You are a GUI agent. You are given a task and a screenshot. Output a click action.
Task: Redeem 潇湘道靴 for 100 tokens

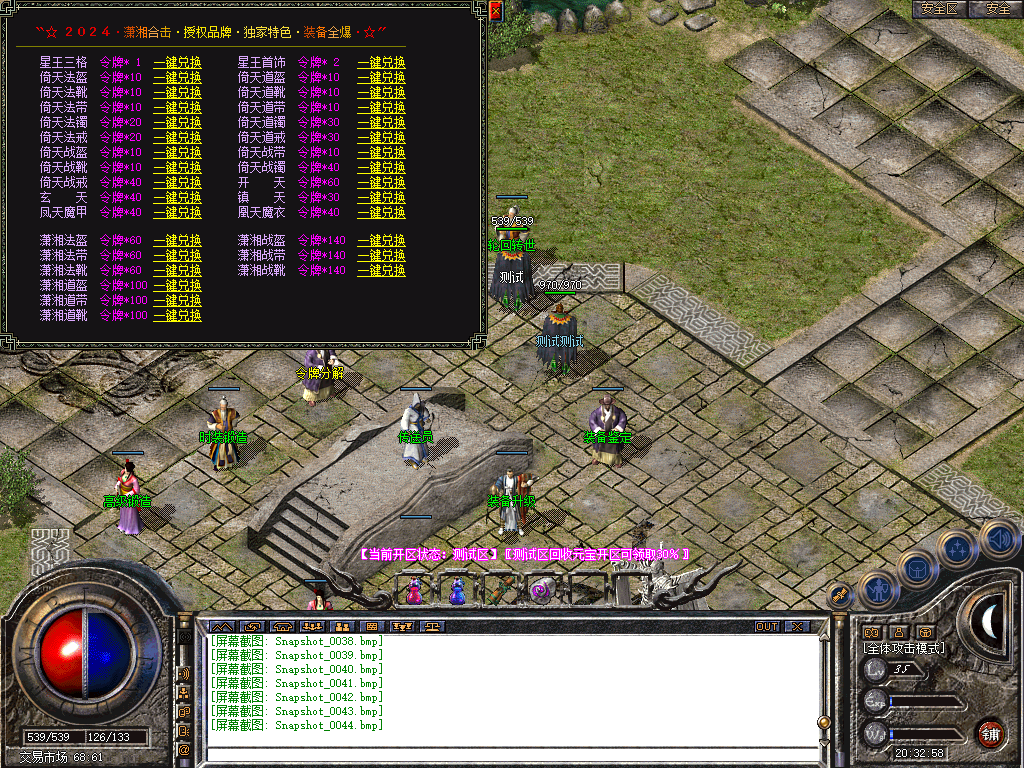click(x=177, y=316)
